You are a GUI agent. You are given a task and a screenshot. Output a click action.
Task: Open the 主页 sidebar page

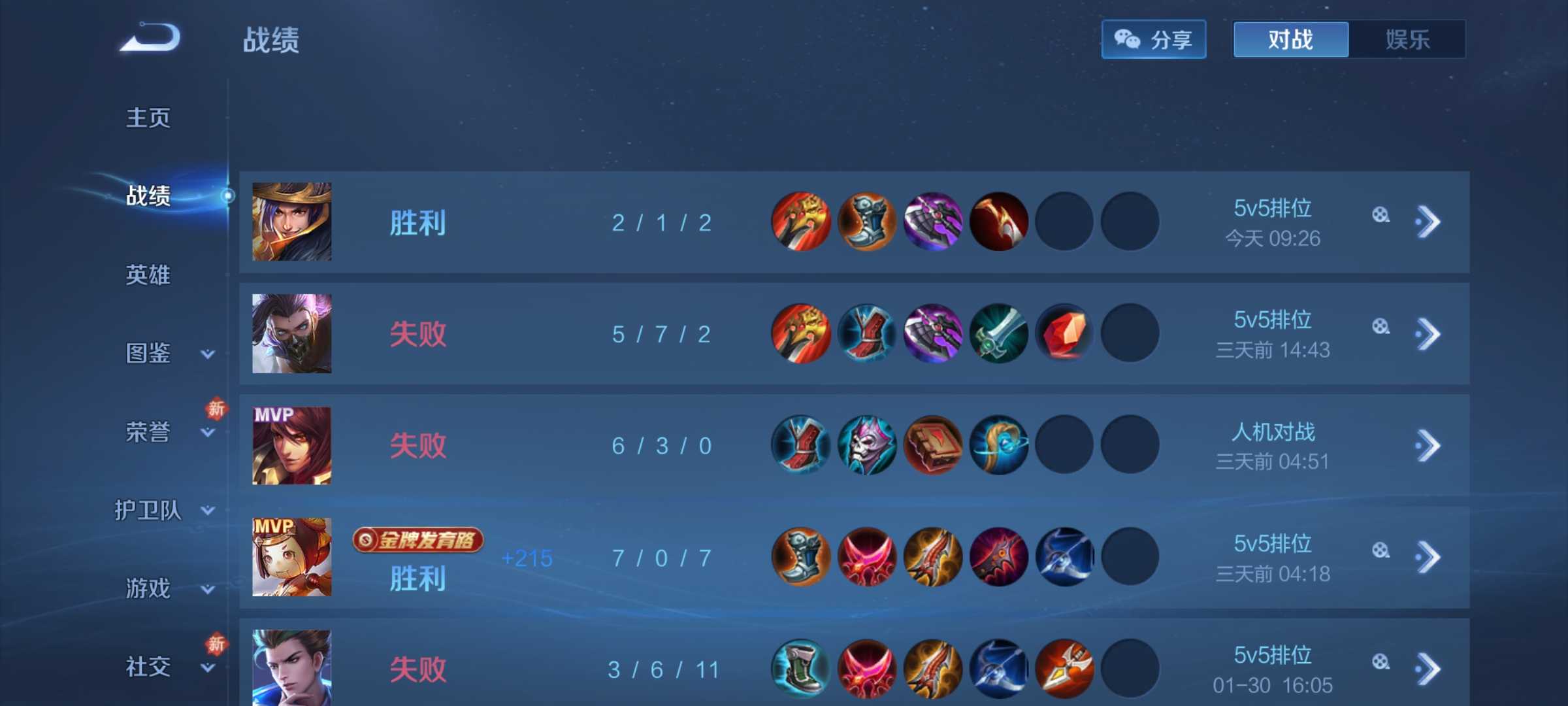coord(148,118)
